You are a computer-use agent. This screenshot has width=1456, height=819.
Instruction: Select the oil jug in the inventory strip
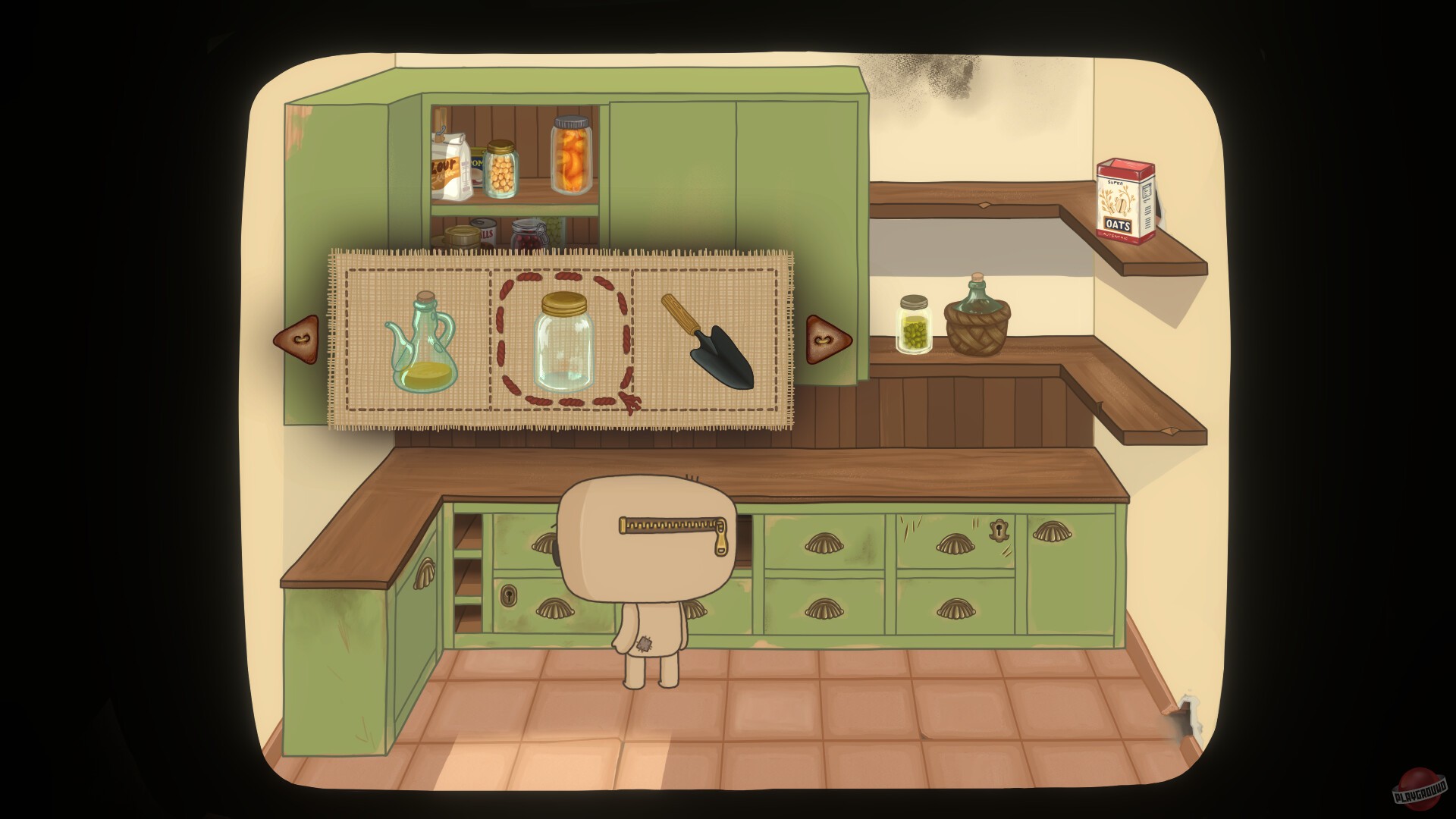[422, 341]
